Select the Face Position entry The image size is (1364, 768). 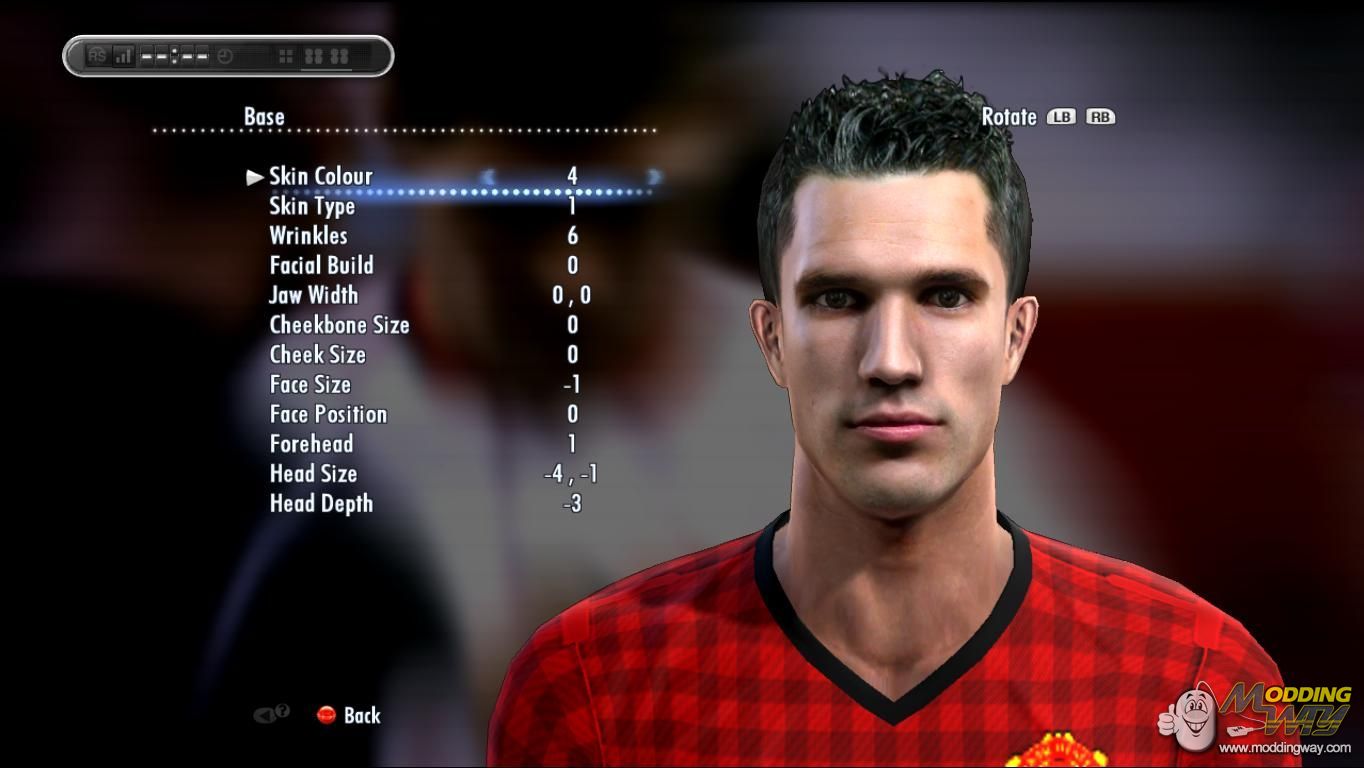point(328,414)
